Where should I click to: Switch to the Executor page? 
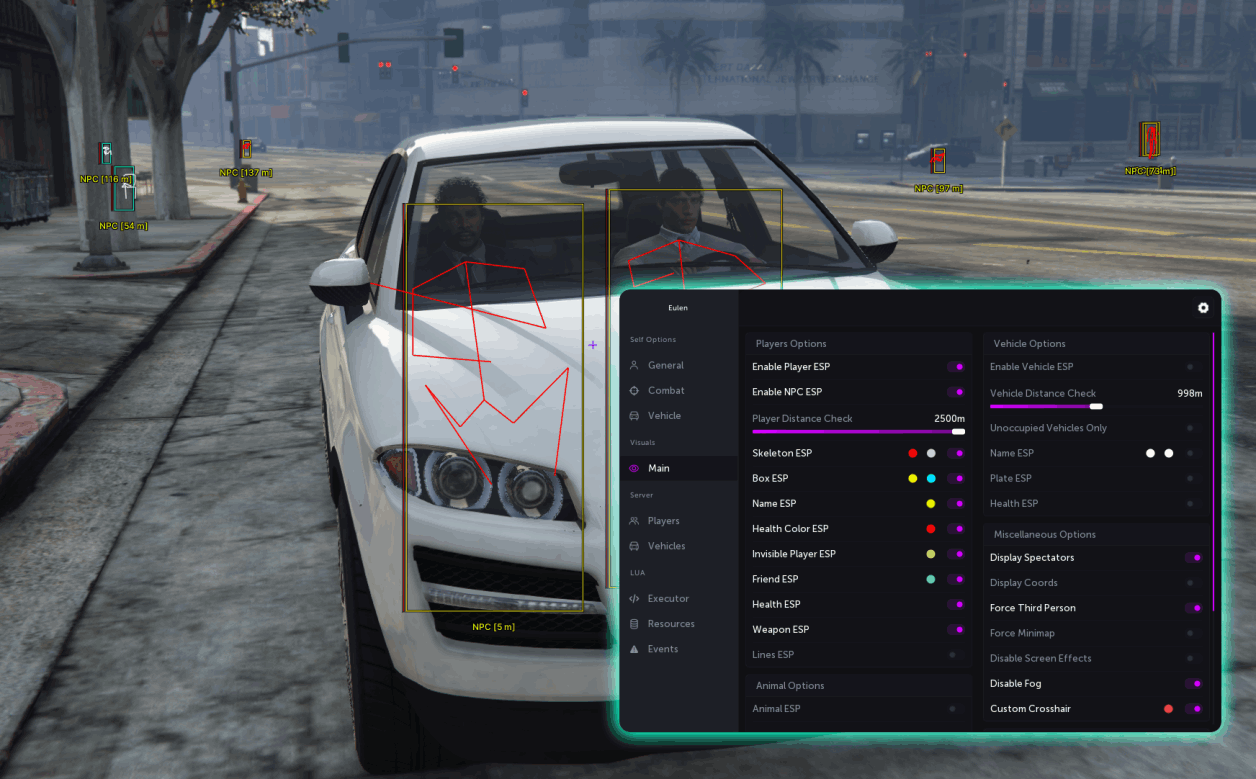pos(668,599)
